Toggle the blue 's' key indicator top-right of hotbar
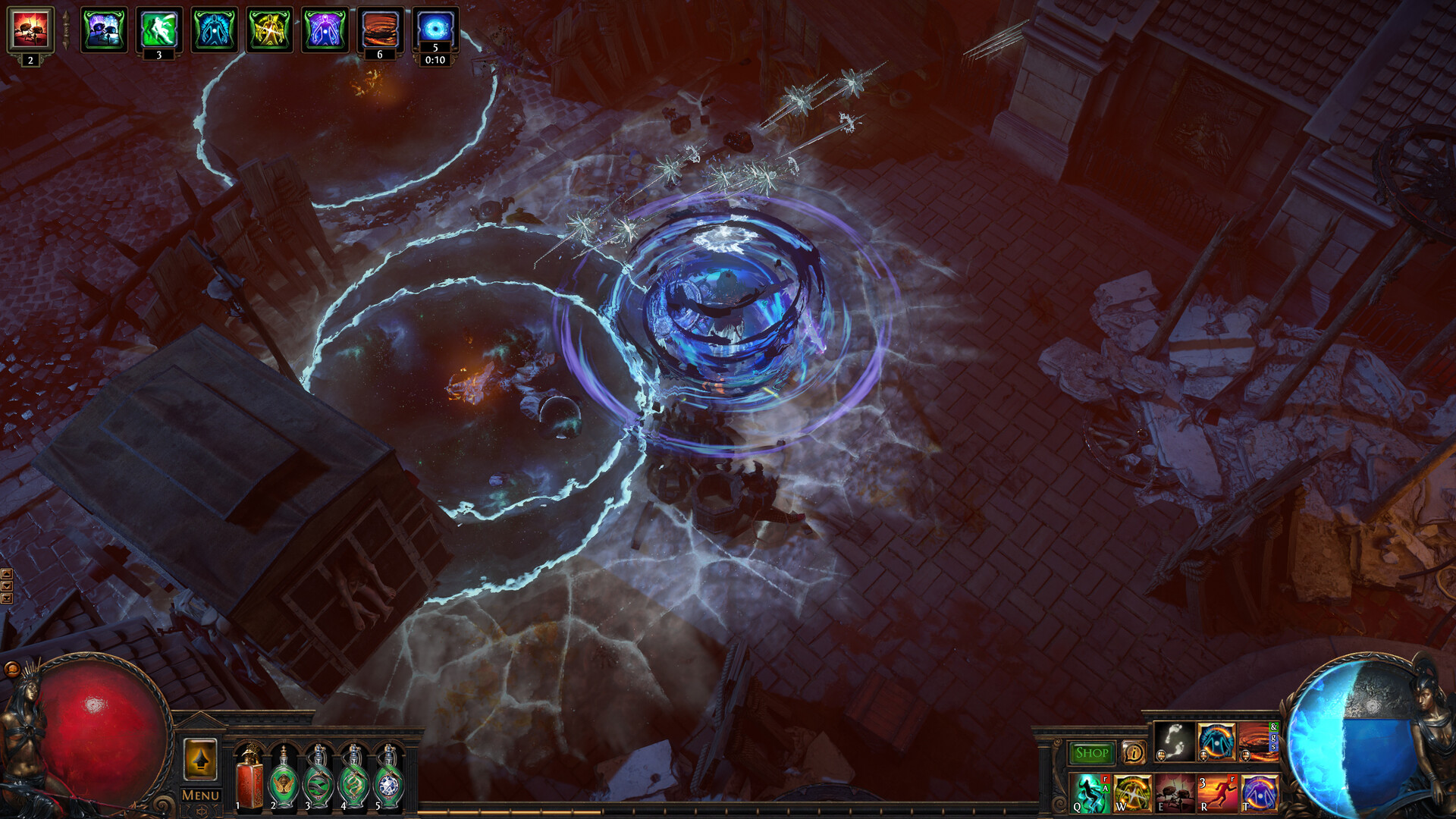Image resolution: width=1456 pixels, height=819 pixels. pos(1274,748)
